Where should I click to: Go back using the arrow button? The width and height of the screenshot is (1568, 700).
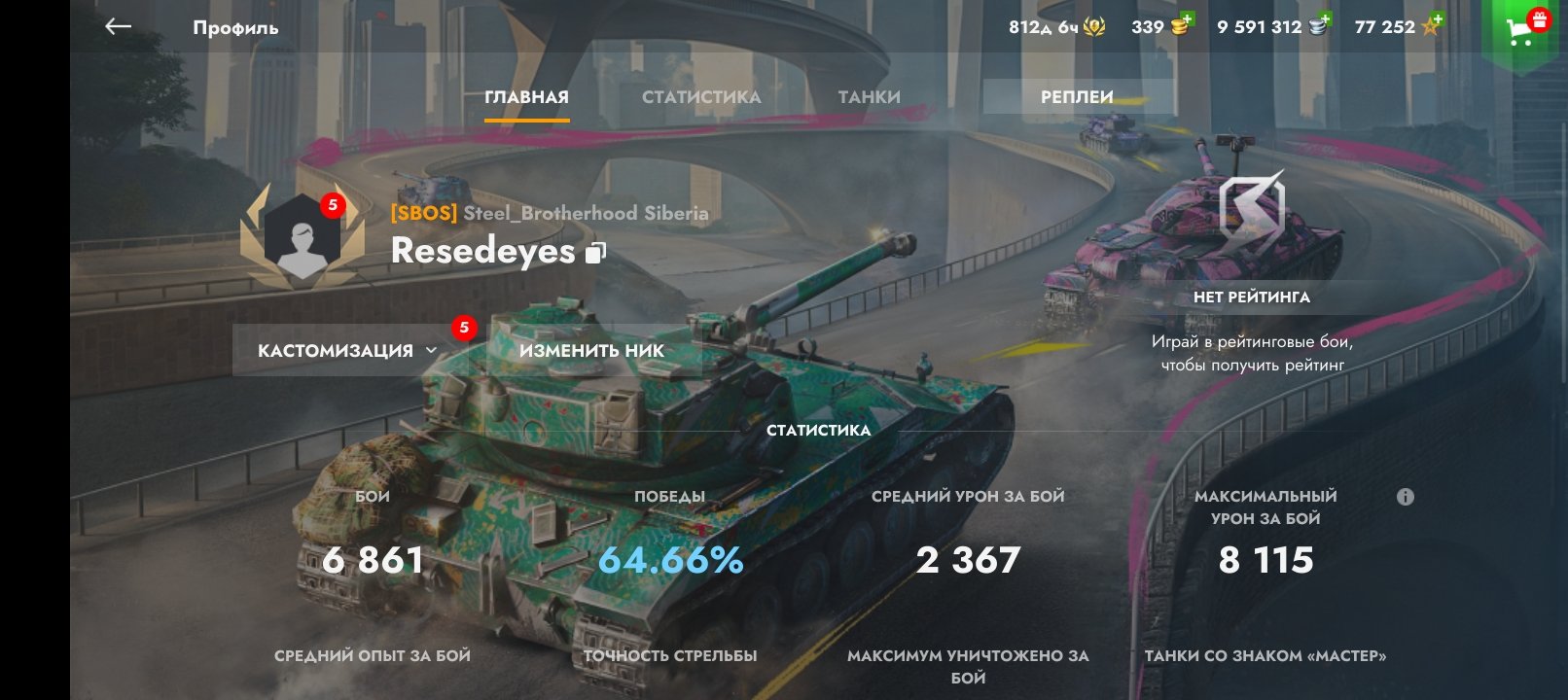(118, 27)
